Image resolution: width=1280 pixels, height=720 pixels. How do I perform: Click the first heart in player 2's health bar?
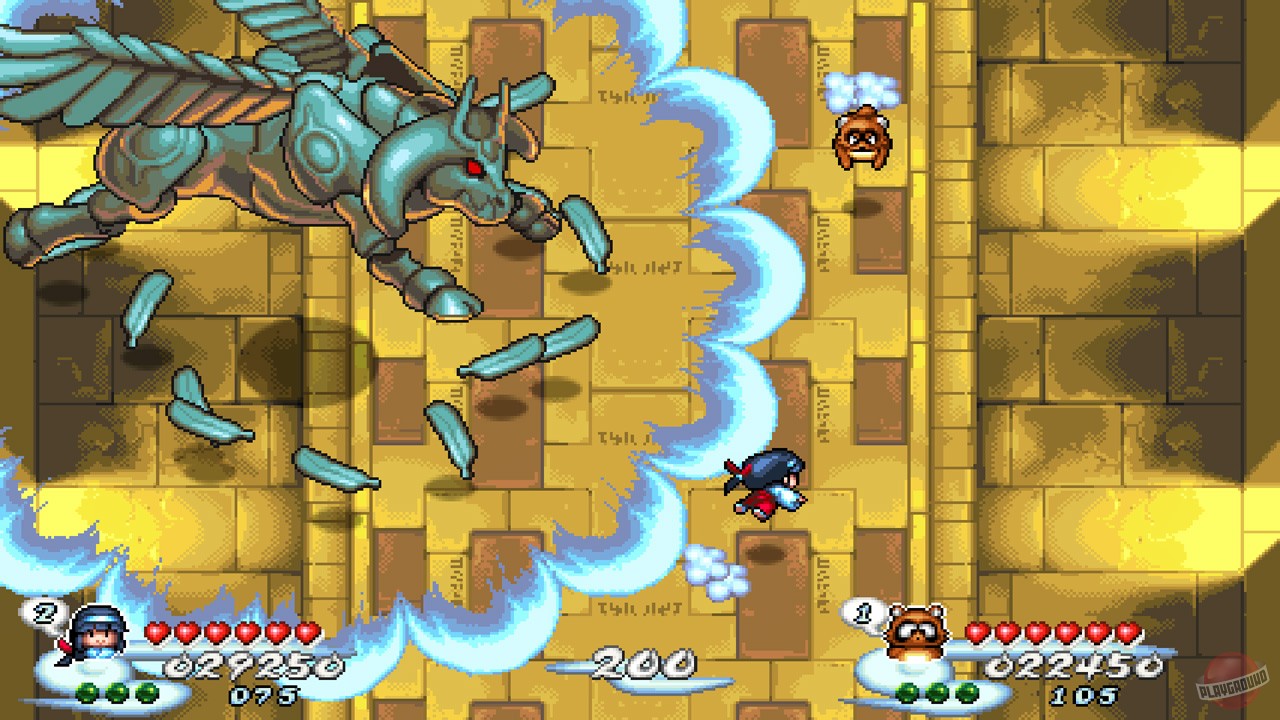(156, 633)
